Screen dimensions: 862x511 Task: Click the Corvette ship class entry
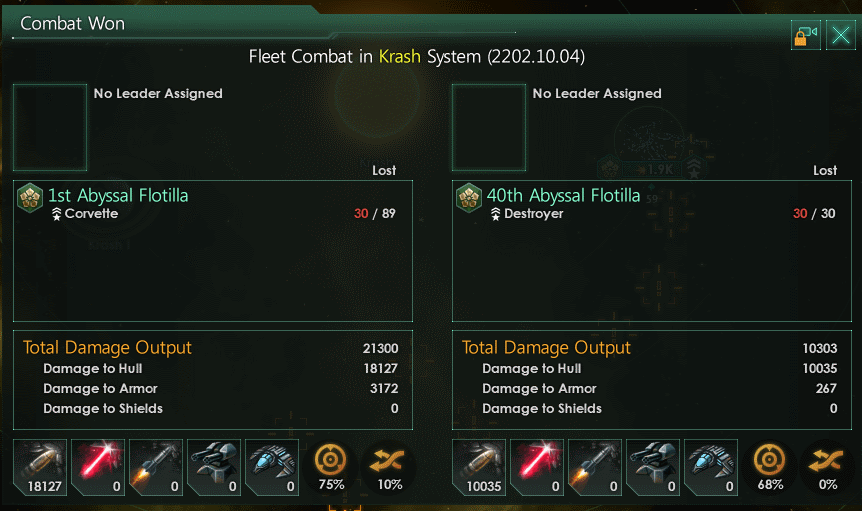point(90,214)
